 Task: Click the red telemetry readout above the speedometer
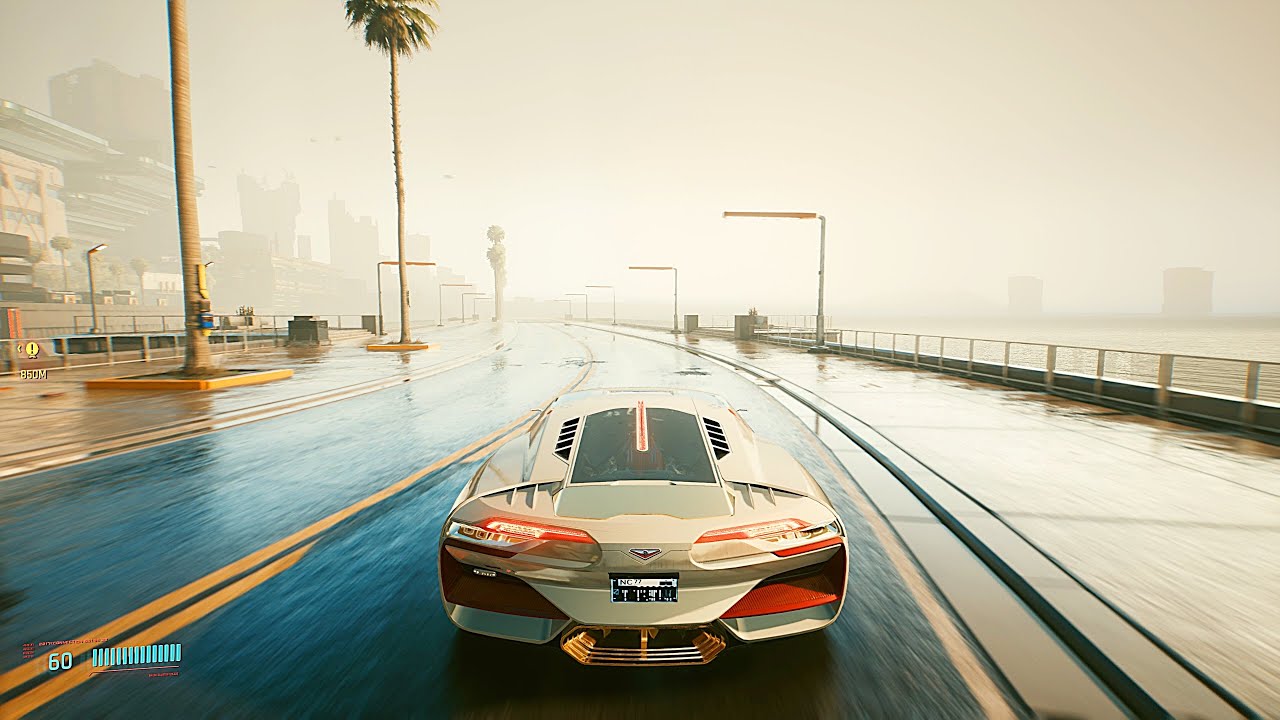(x=72, y=640)
